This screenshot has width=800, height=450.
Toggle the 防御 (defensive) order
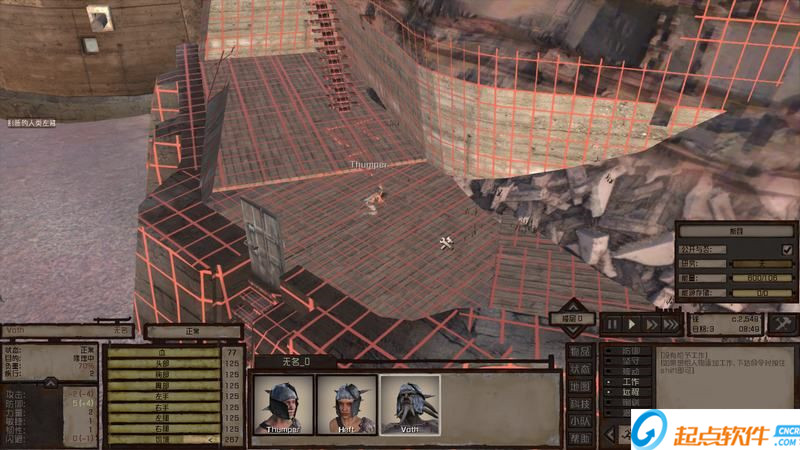coord(630,352)
